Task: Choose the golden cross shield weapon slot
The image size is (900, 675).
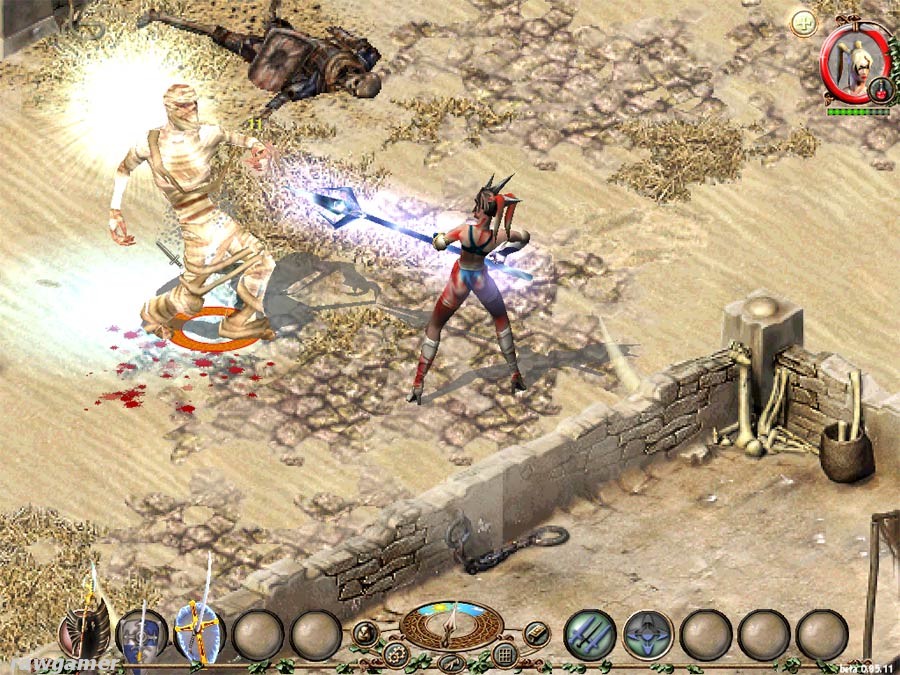Action: (199, 632)
